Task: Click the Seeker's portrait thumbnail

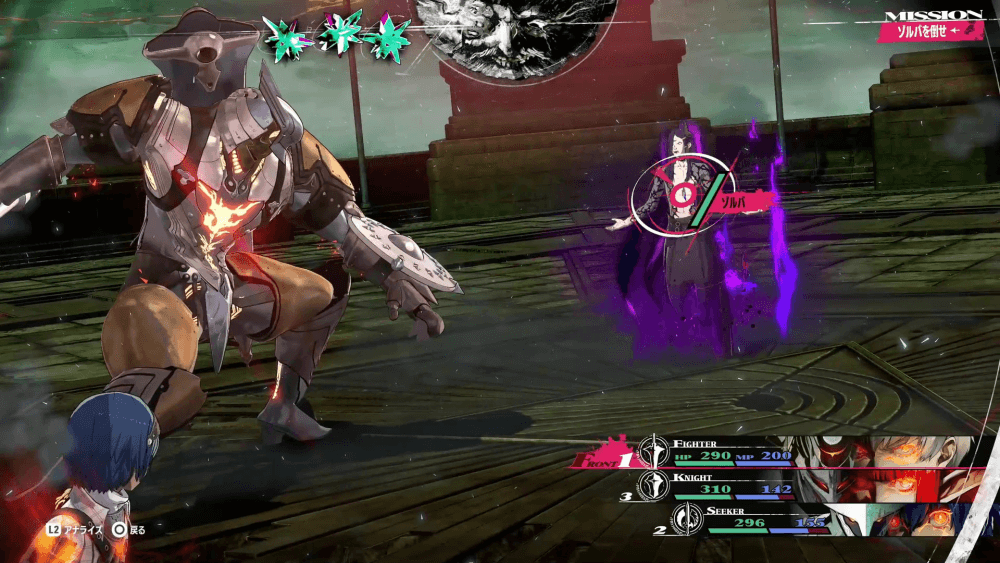Action: [905, 520]
